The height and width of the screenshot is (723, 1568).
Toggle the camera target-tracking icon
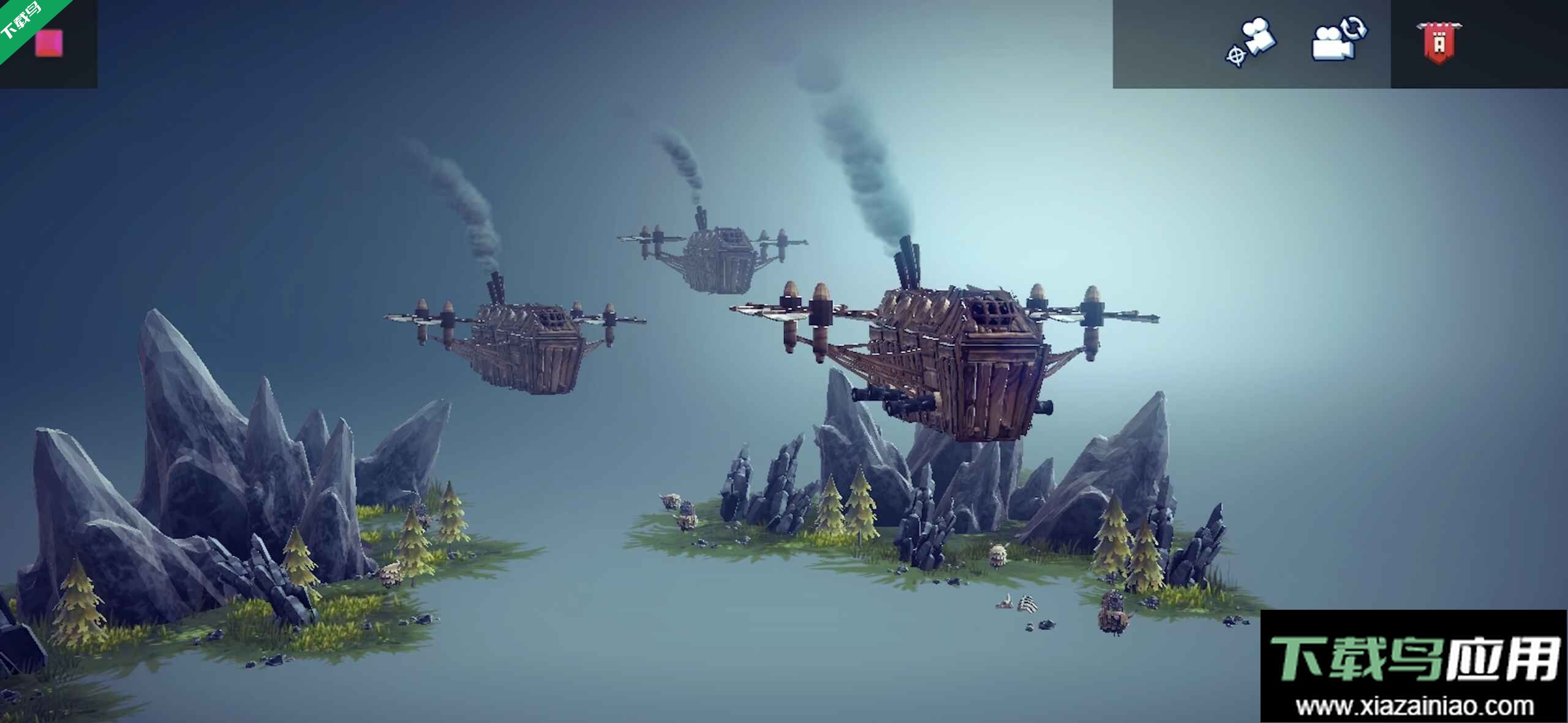pyautogui.click(x=1251, y=42)
